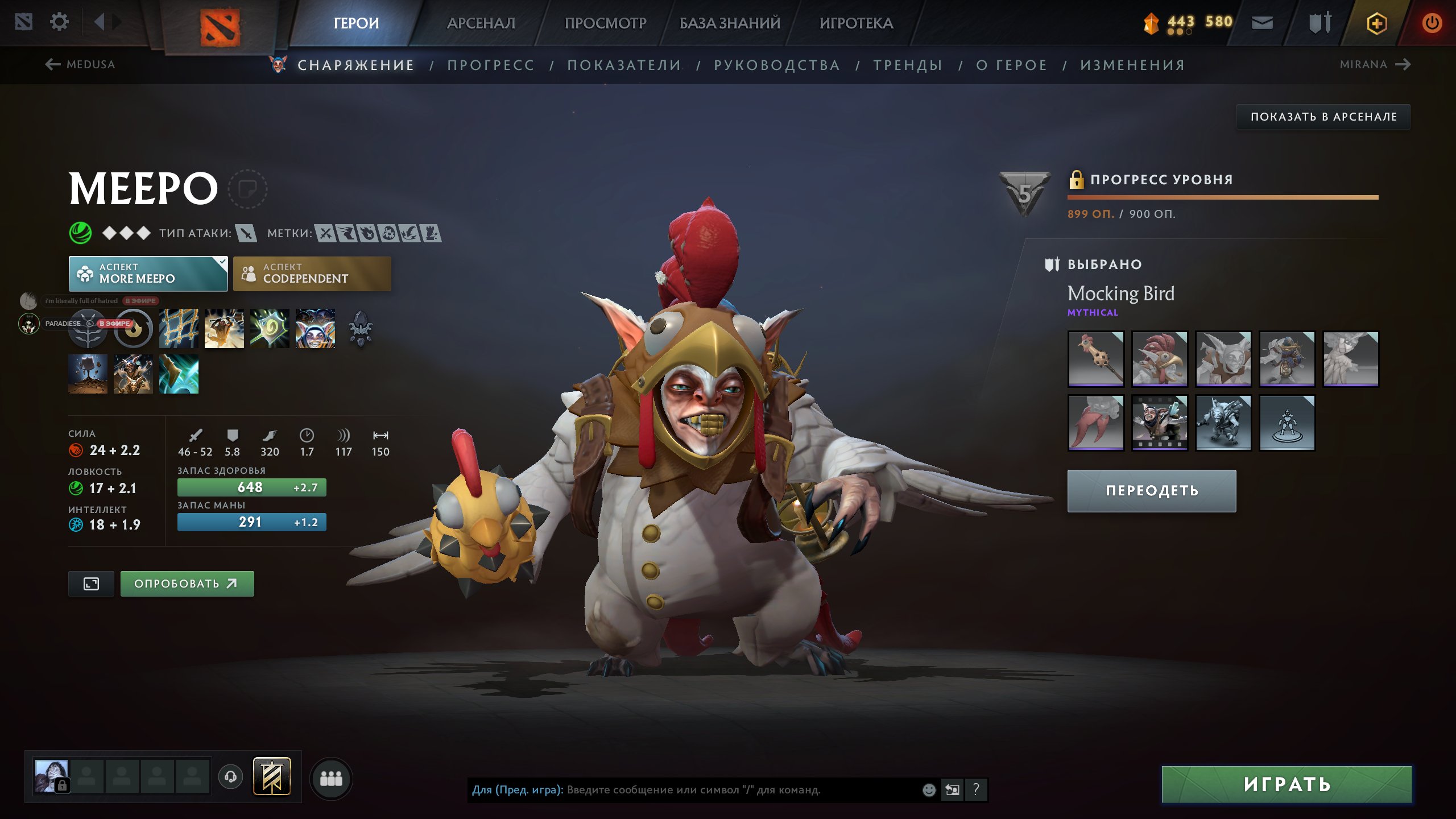Navigate to the previous hero Medusa
Screen dimensions: 1456x819
(81, 64)
